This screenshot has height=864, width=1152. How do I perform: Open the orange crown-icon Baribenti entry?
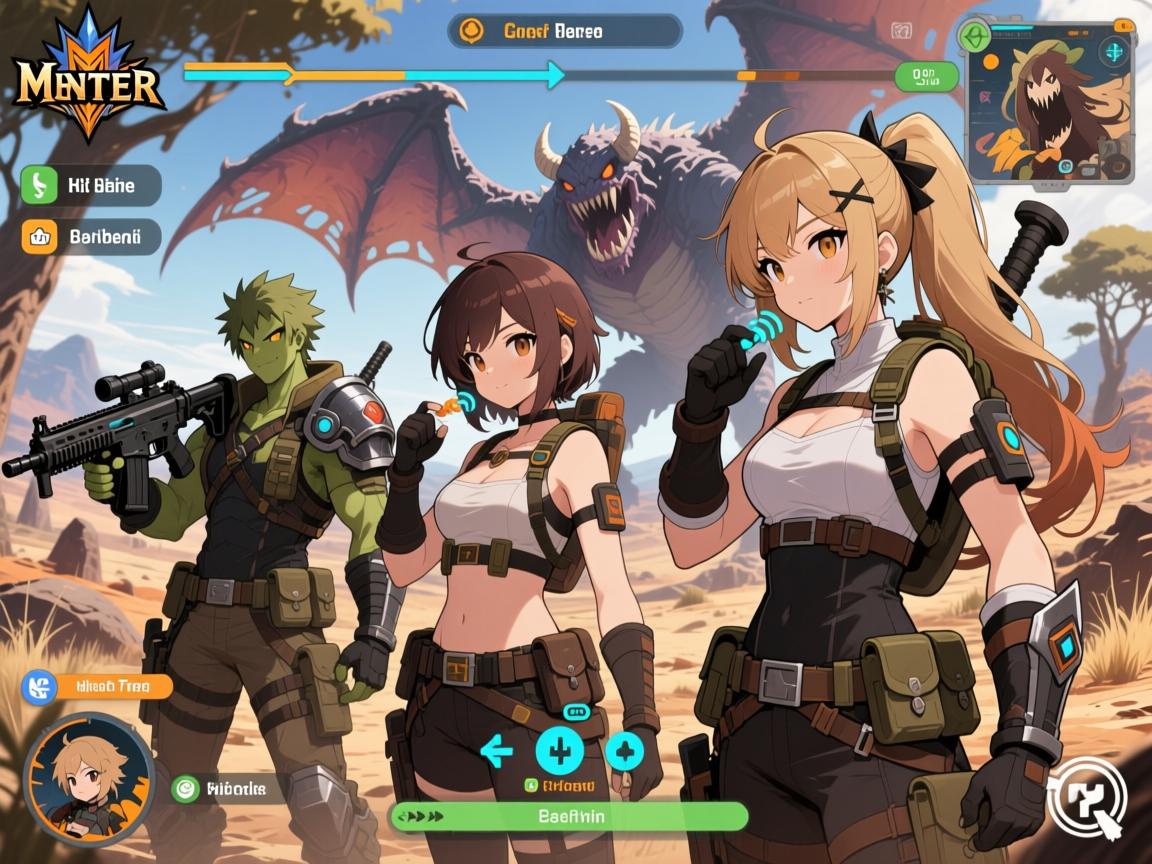coord(90,237)
